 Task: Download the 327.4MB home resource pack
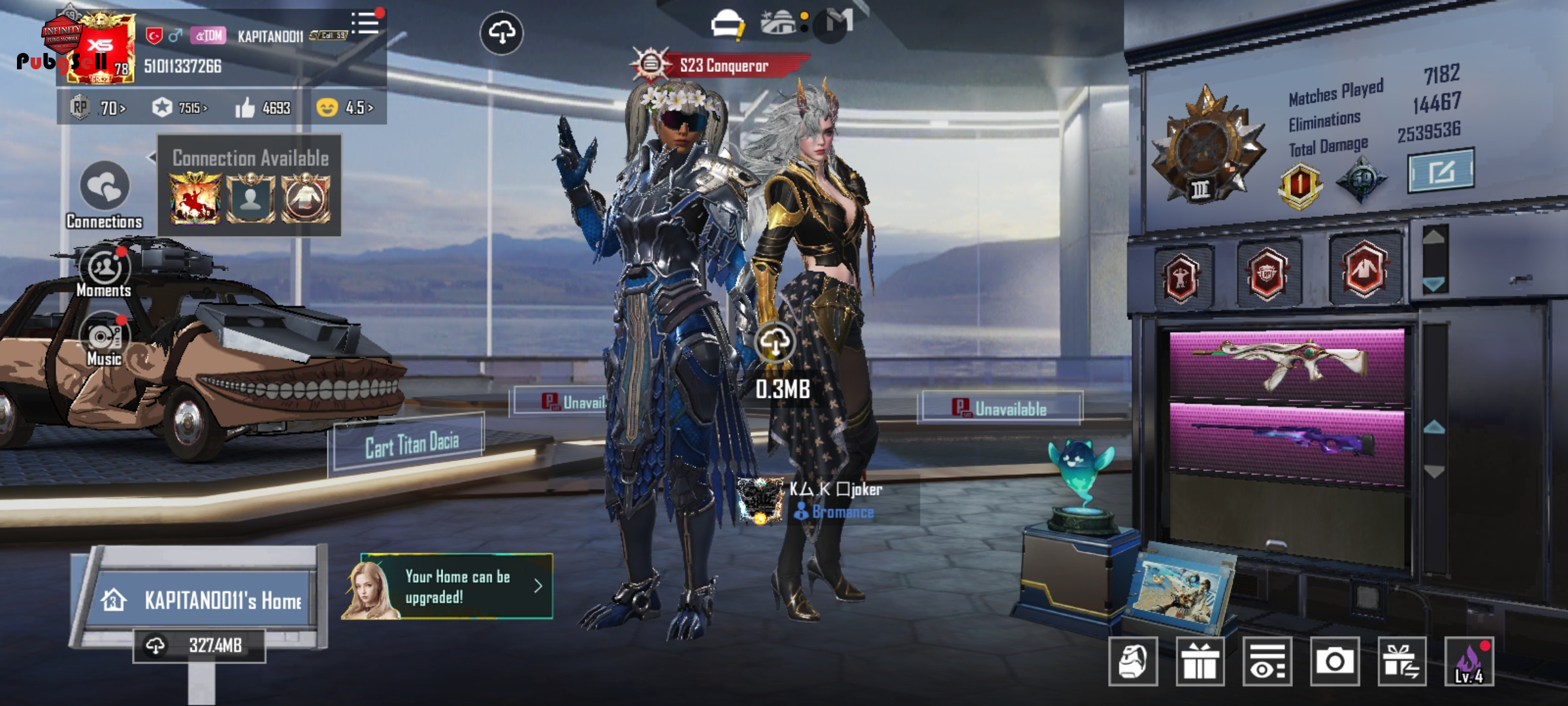click(199, 646)
